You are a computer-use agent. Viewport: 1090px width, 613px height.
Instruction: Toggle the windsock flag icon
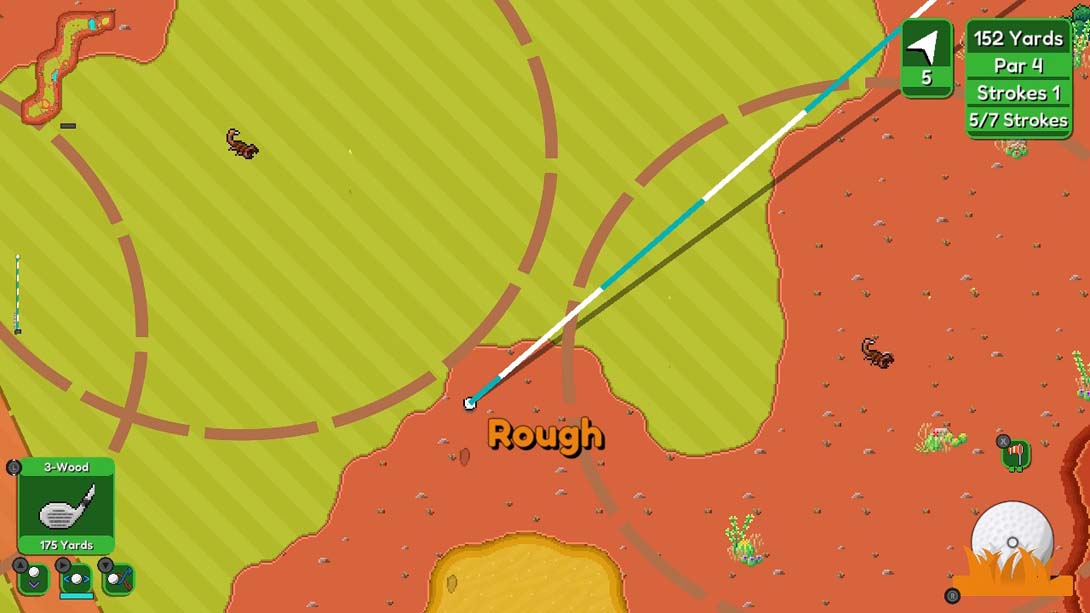click(x=1016, y=455)
